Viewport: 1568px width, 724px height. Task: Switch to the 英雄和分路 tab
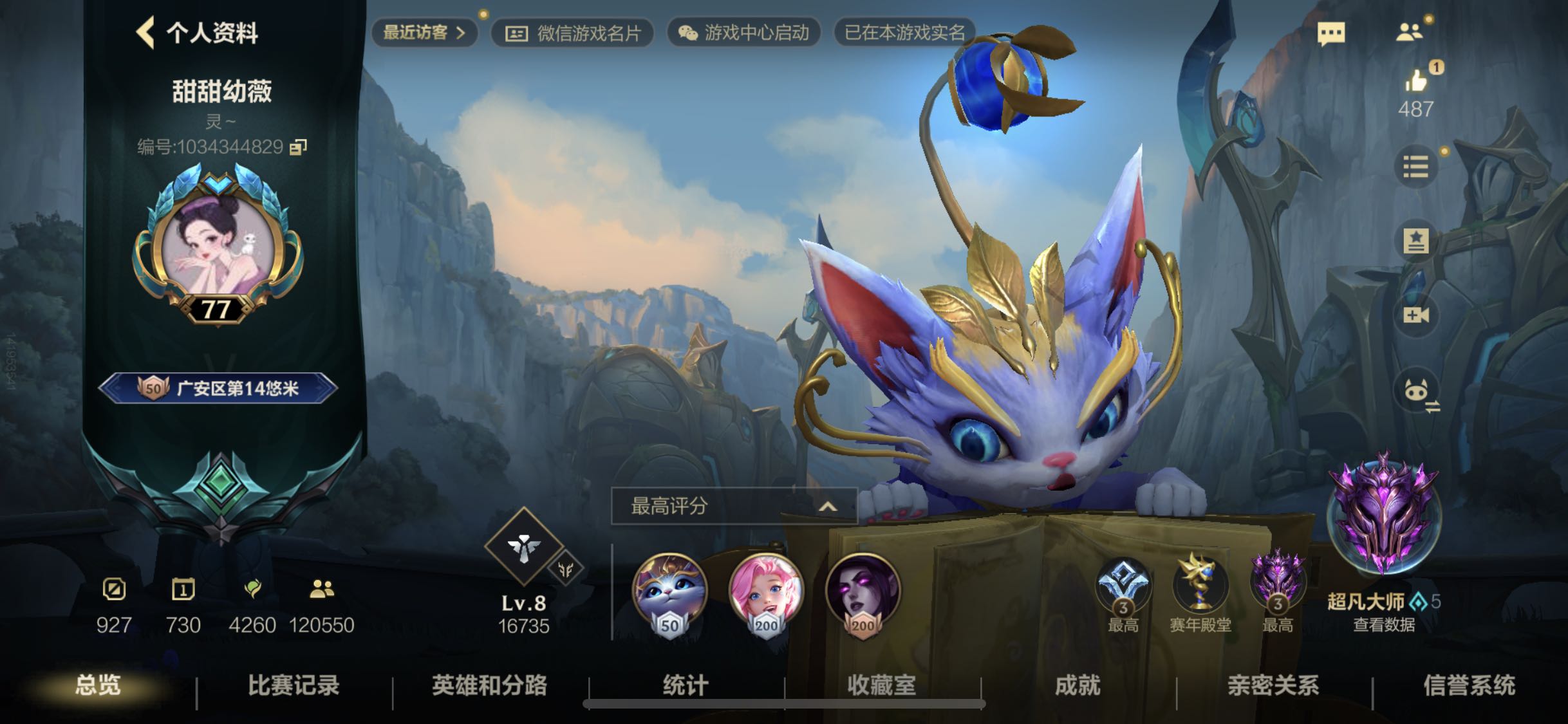pyautogui.click(x=489, y=685)
